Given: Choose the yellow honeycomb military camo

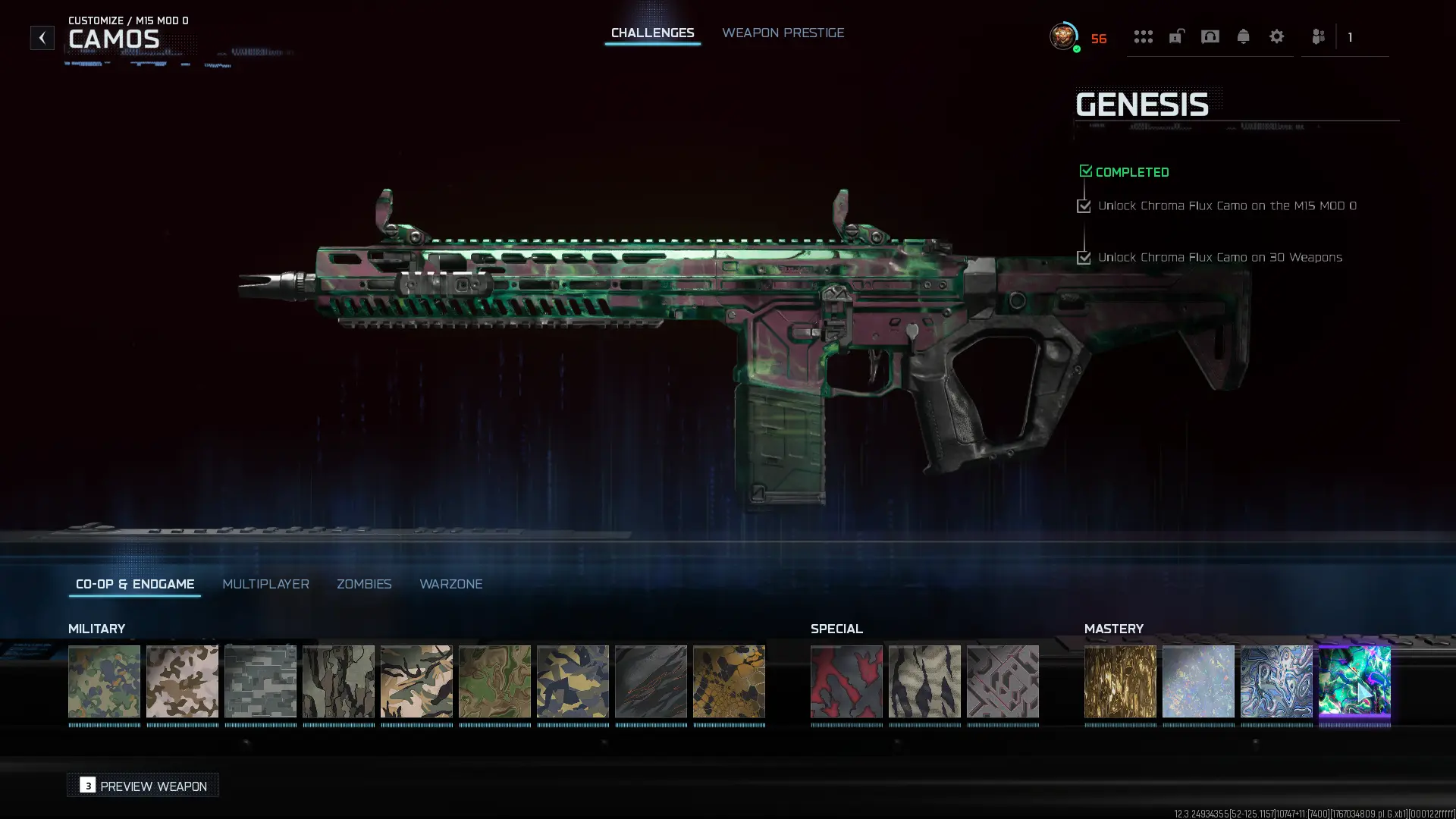Looking at the screenshot, I should (729, 681).
